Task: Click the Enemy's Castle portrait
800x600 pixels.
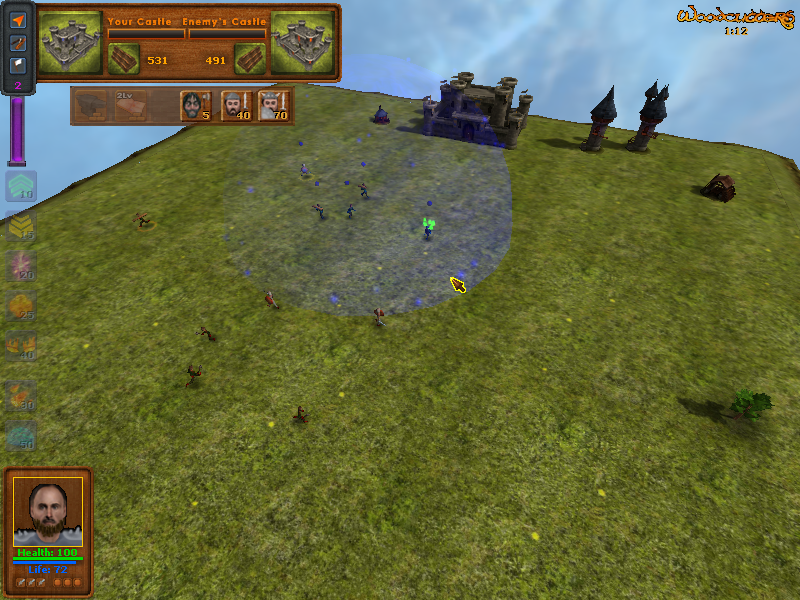Action: click(303, 42)
